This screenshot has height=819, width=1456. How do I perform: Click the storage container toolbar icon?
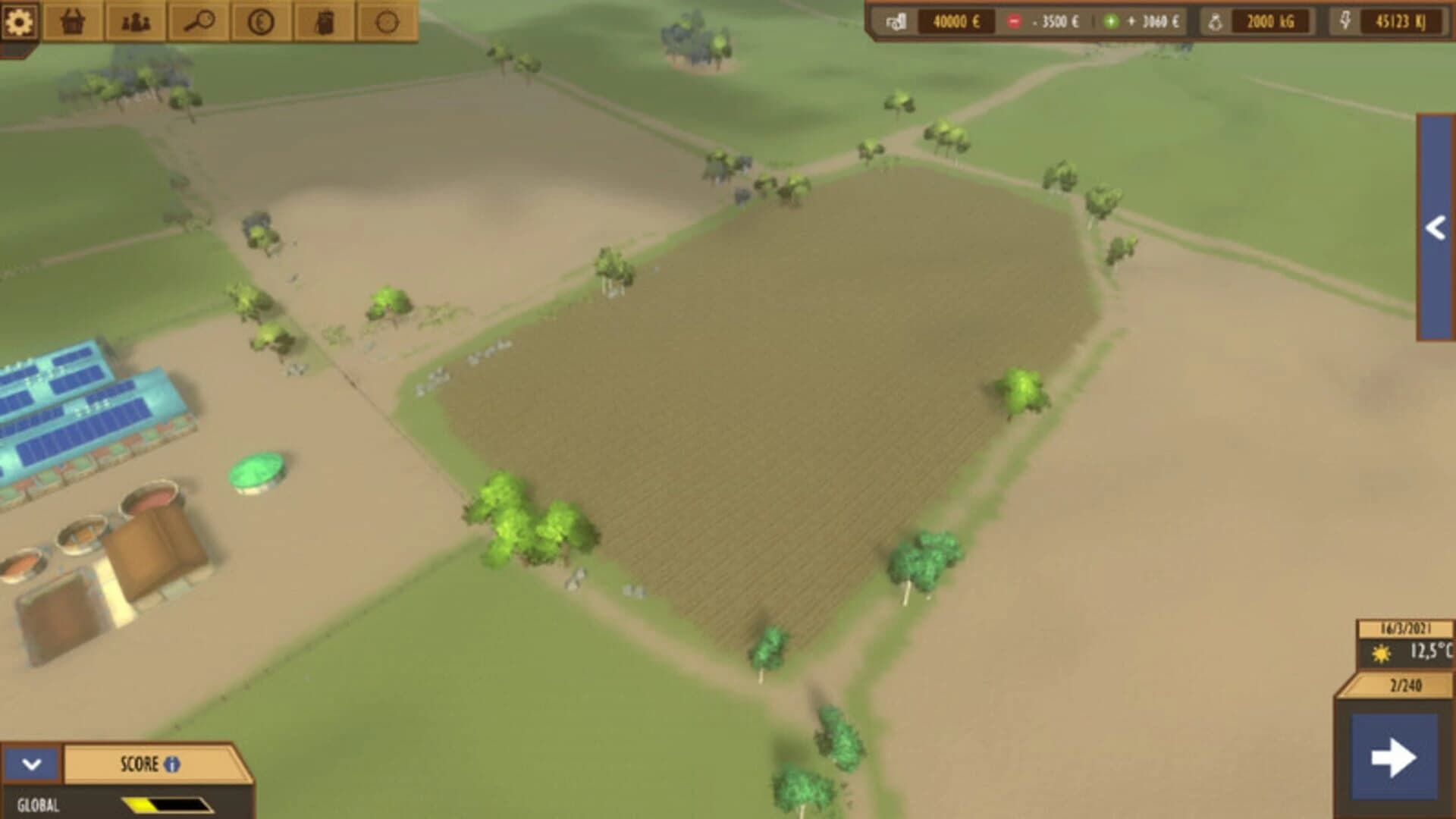pos(325,20)
